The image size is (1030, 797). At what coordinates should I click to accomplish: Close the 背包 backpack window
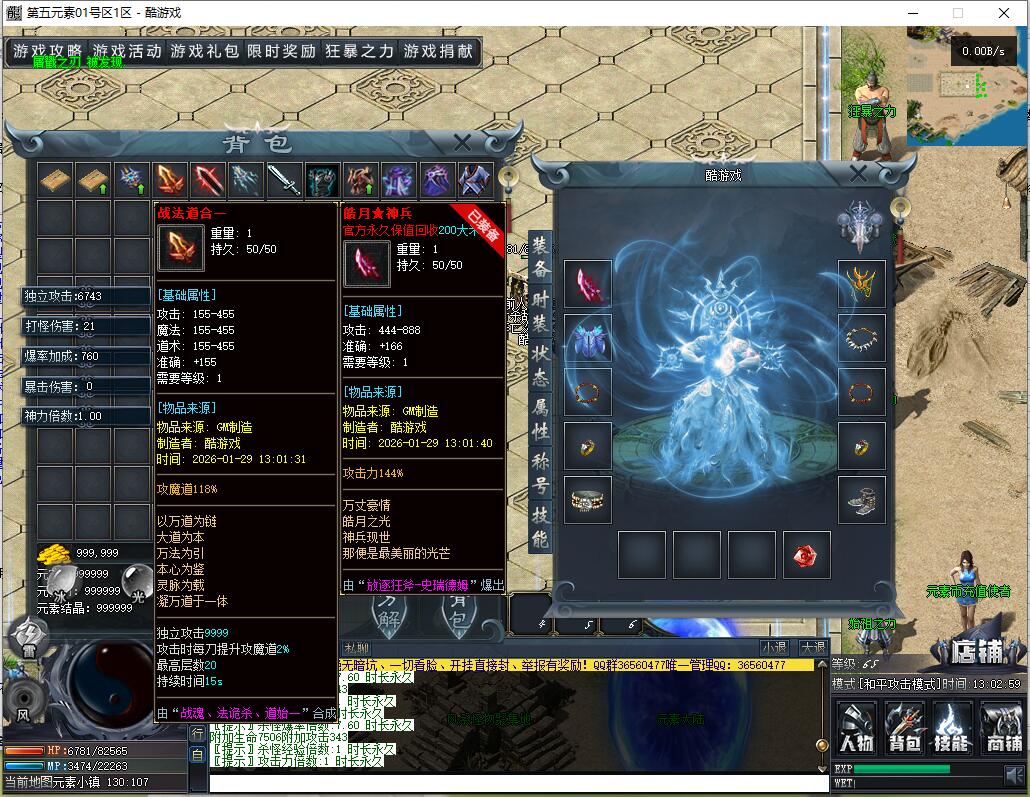click(x=462, y=143)
